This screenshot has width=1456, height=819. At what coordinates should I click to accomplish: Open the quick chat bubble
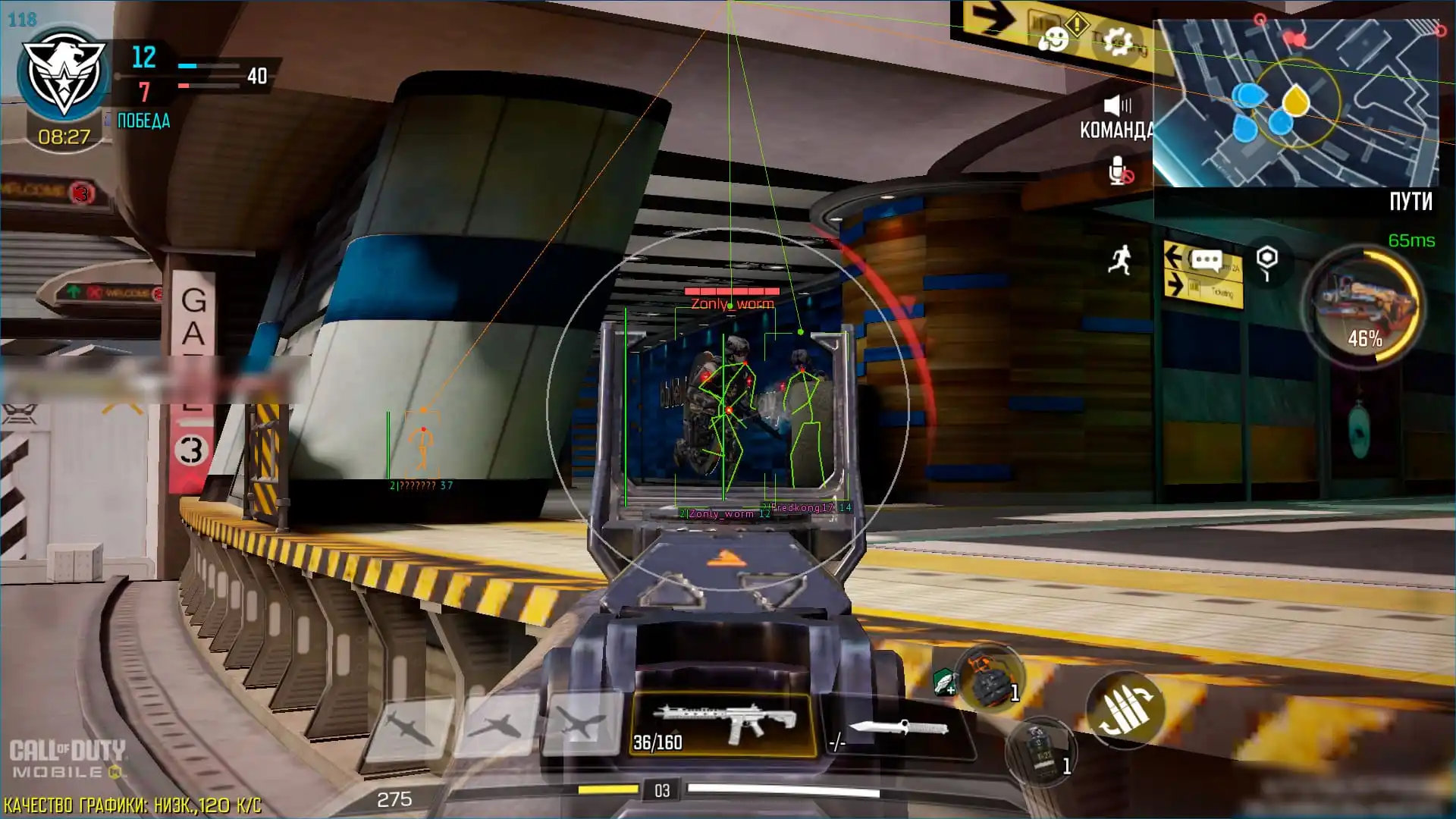coord(1206,262)
